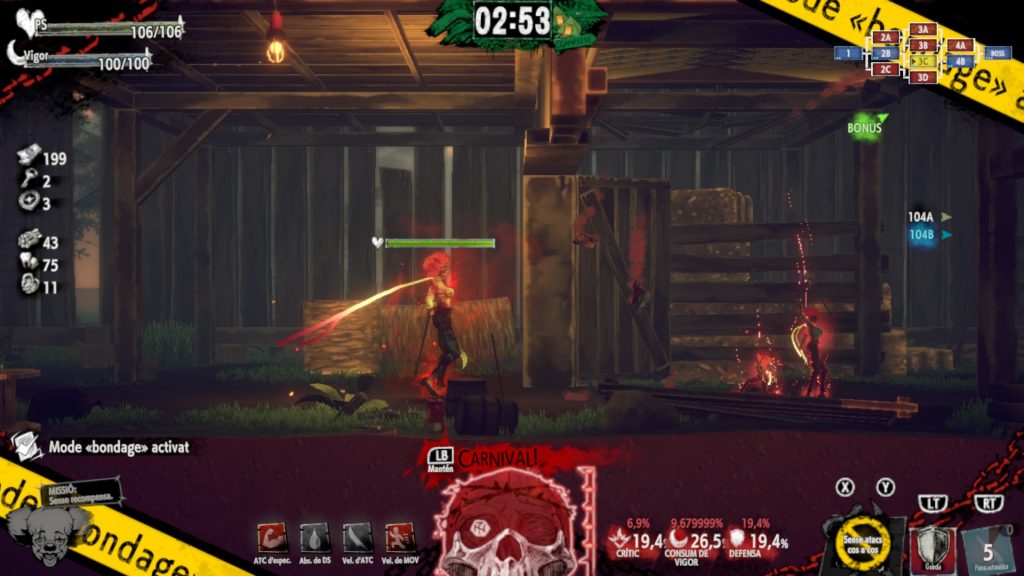Click the teeth resource icon

click(29, 264)
